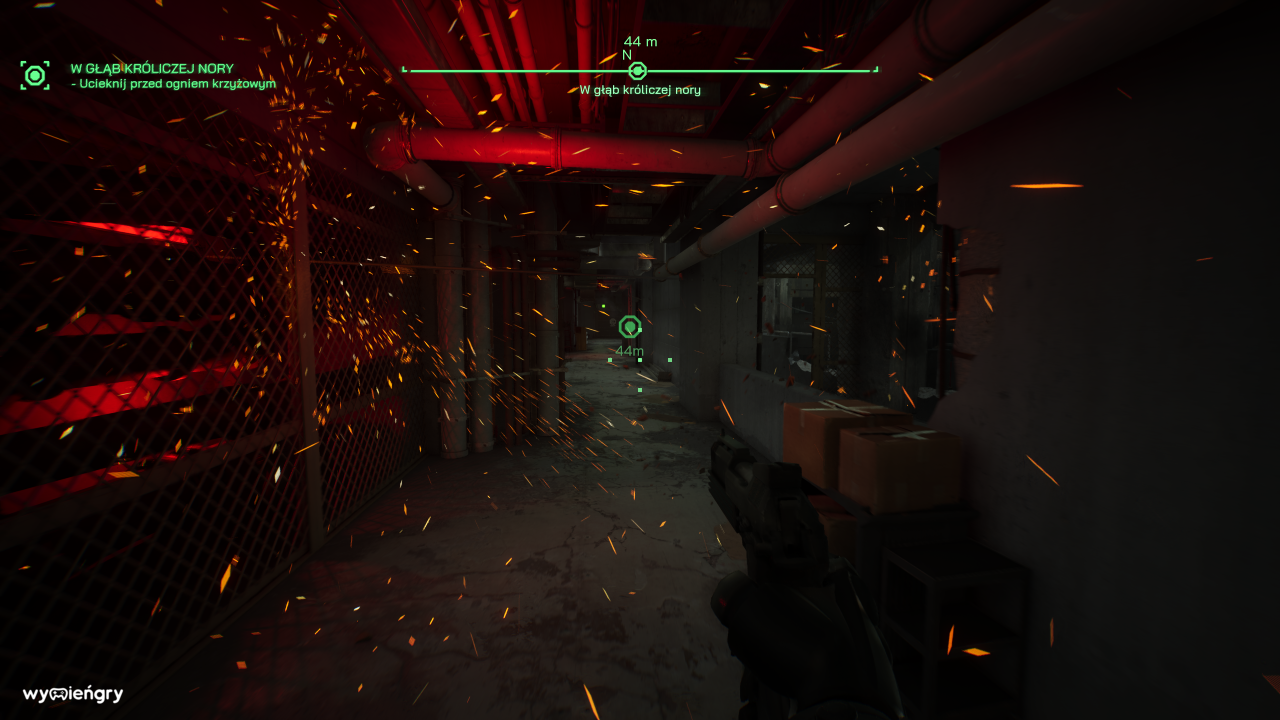Select the 44m waypoint marker in corridor
This screenshot has height=720, width=1280.
(x=629, y=327)
